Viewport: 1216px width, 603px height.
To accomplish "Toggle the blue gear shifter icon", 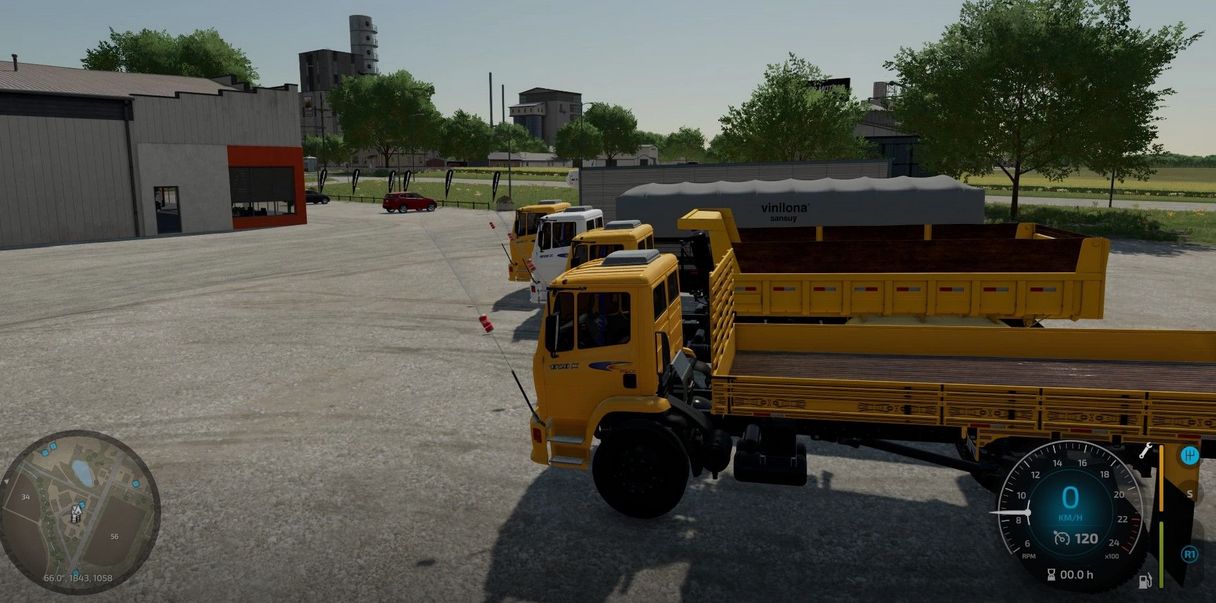I will tap(1189, 456).
